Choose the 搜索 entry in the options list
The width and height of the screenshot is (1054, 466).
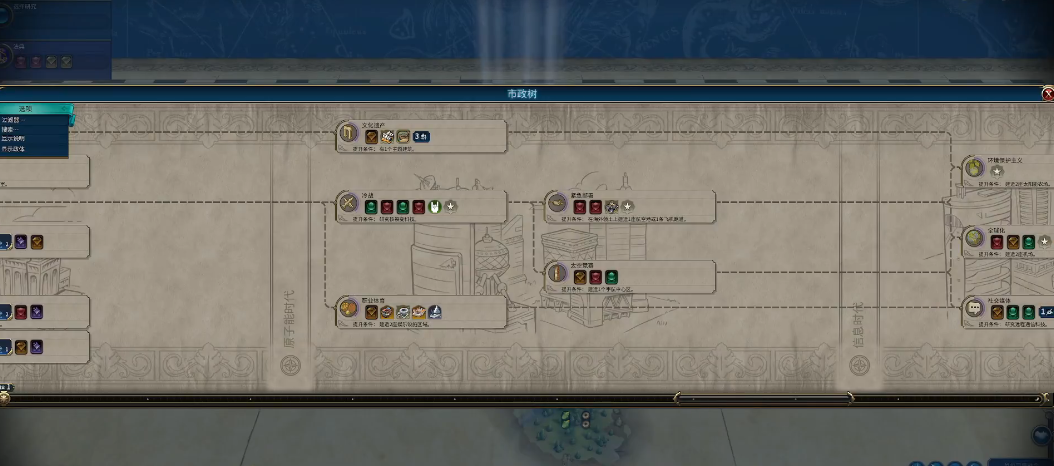(x=10, y=129)
